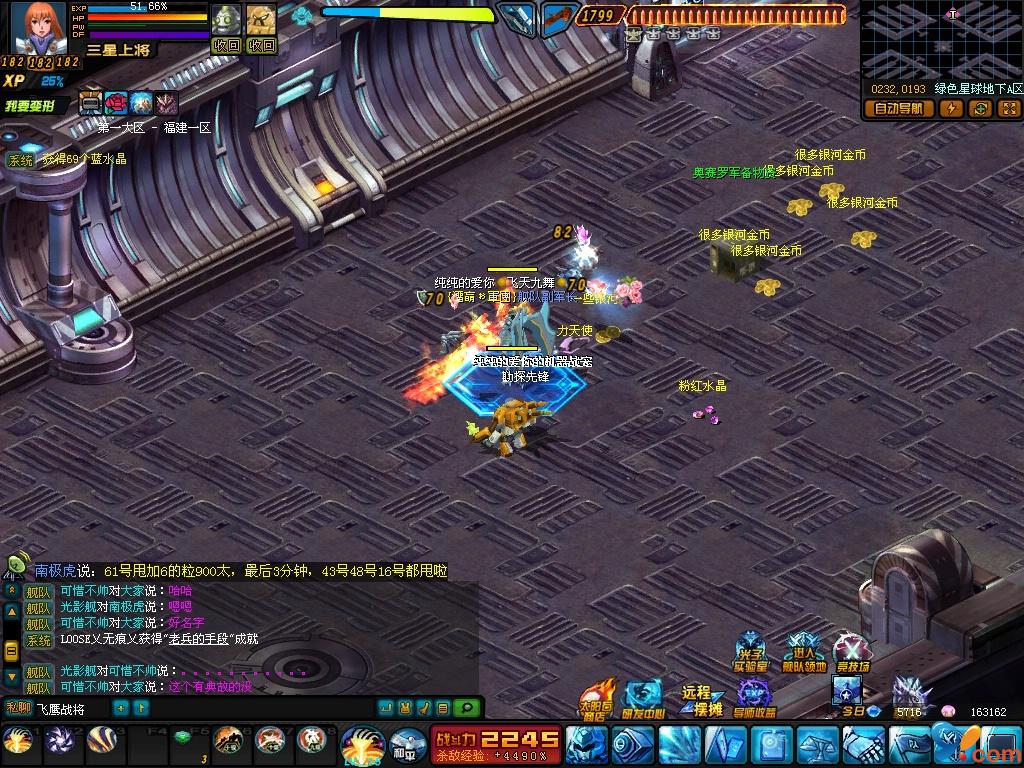Open the 竞技场 arena

[x=852, y=653]
